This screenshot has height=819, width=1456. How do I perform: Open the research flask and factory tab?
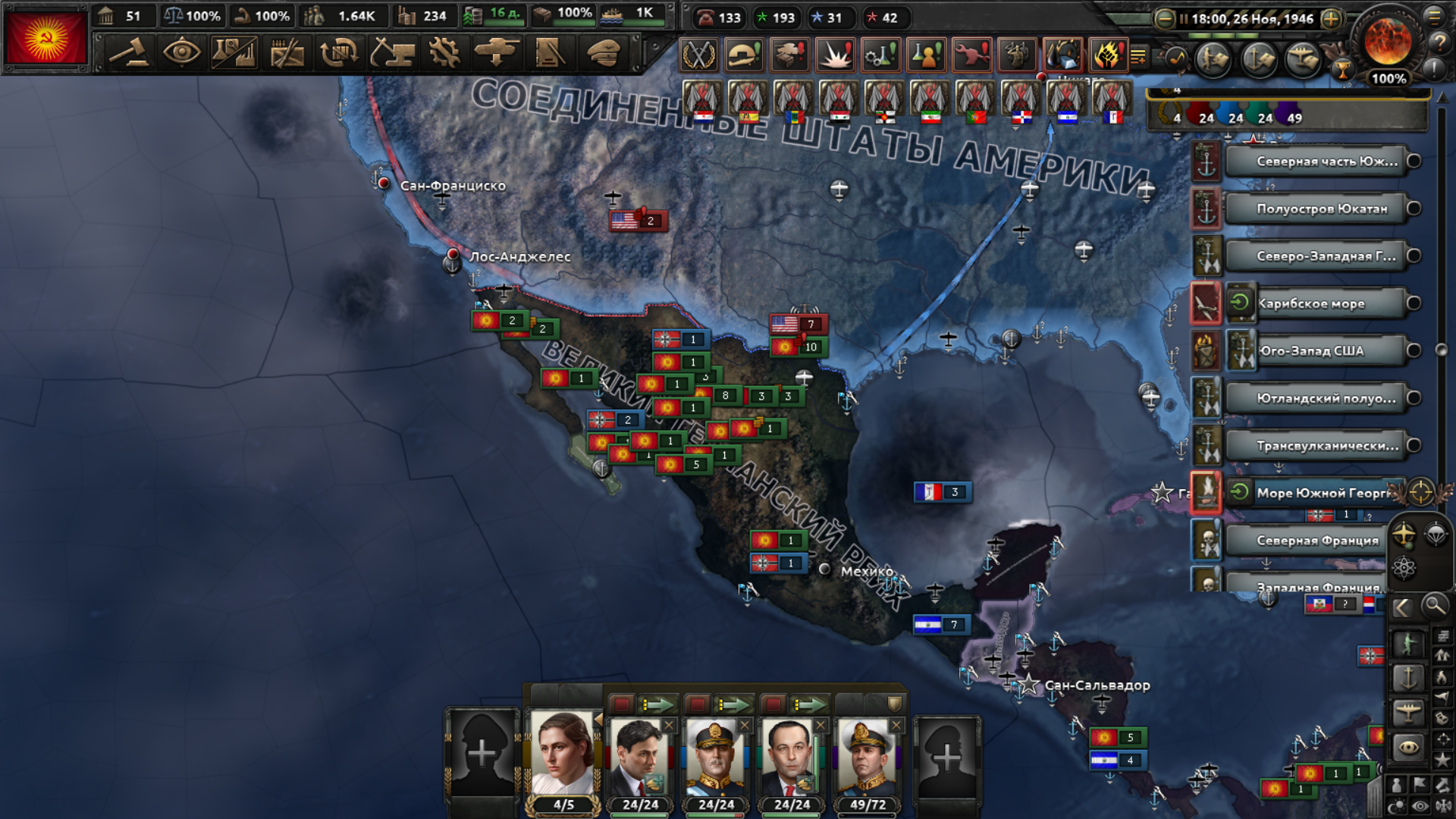point(234,53)
